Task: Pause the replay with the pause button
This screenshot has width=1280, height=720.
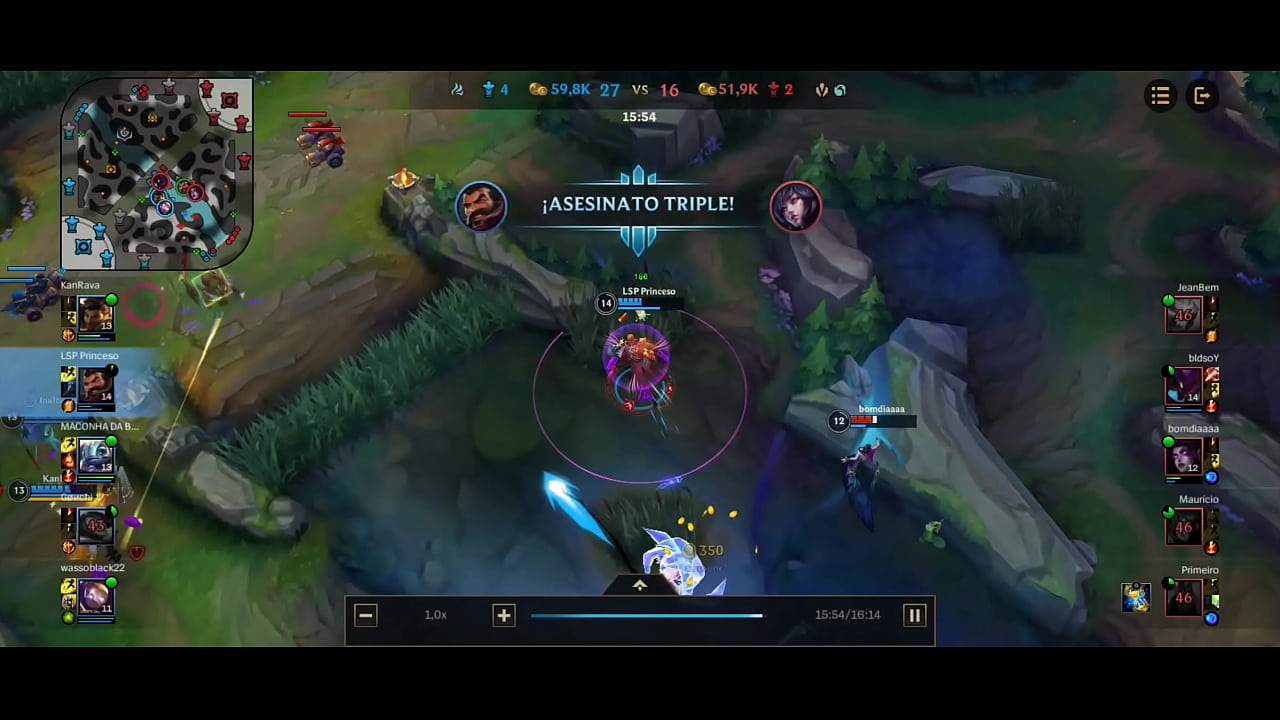Action: coord(914,615)
